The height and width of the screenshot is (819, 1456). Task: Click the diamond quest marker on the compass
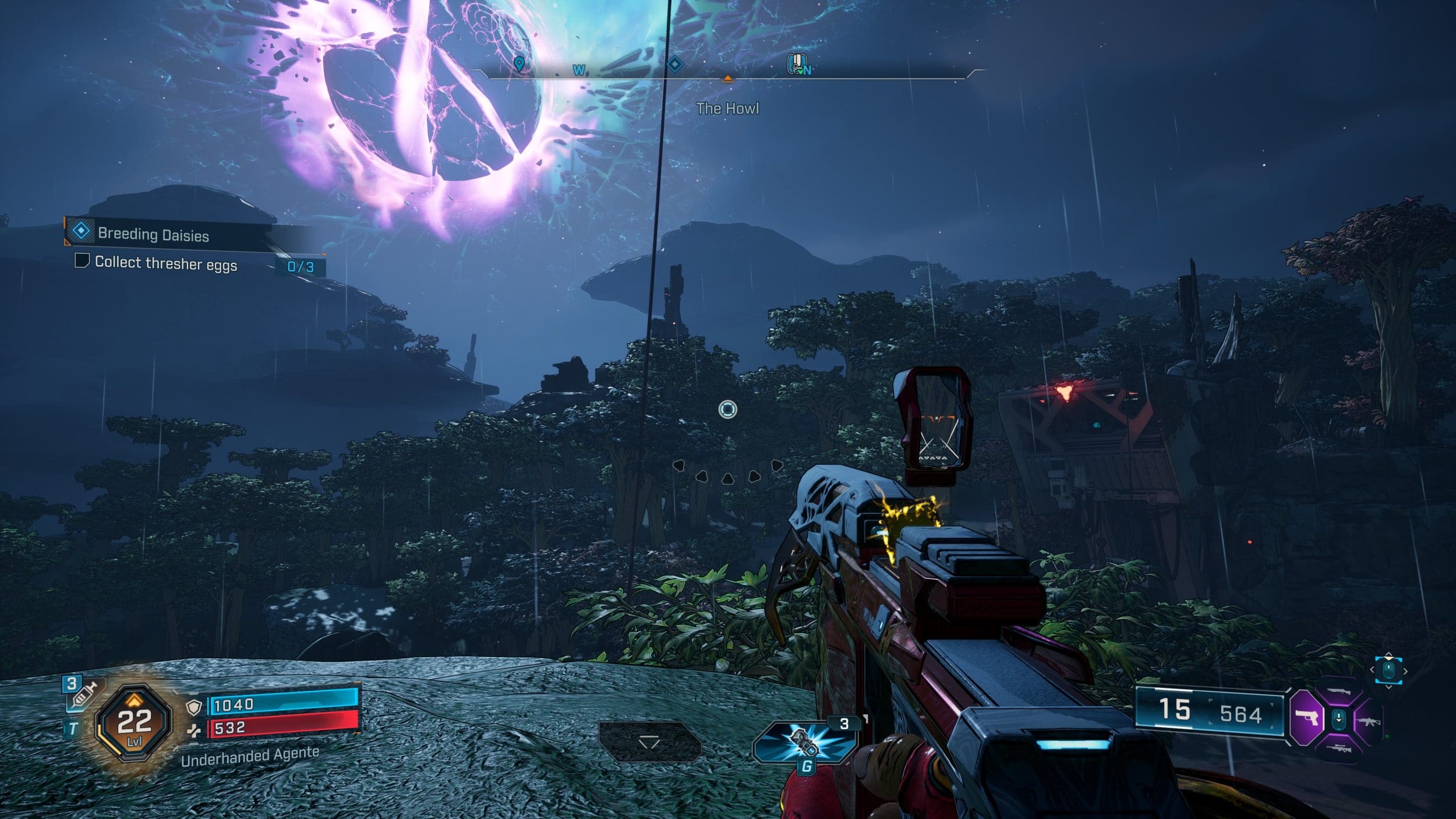[x=674, y=64]
